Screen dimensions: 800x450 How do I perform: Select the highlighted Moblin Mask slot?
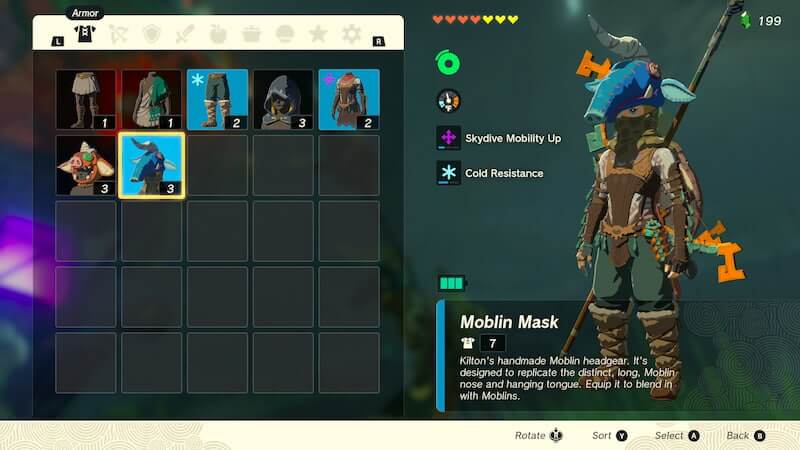[x=151, y=165]
